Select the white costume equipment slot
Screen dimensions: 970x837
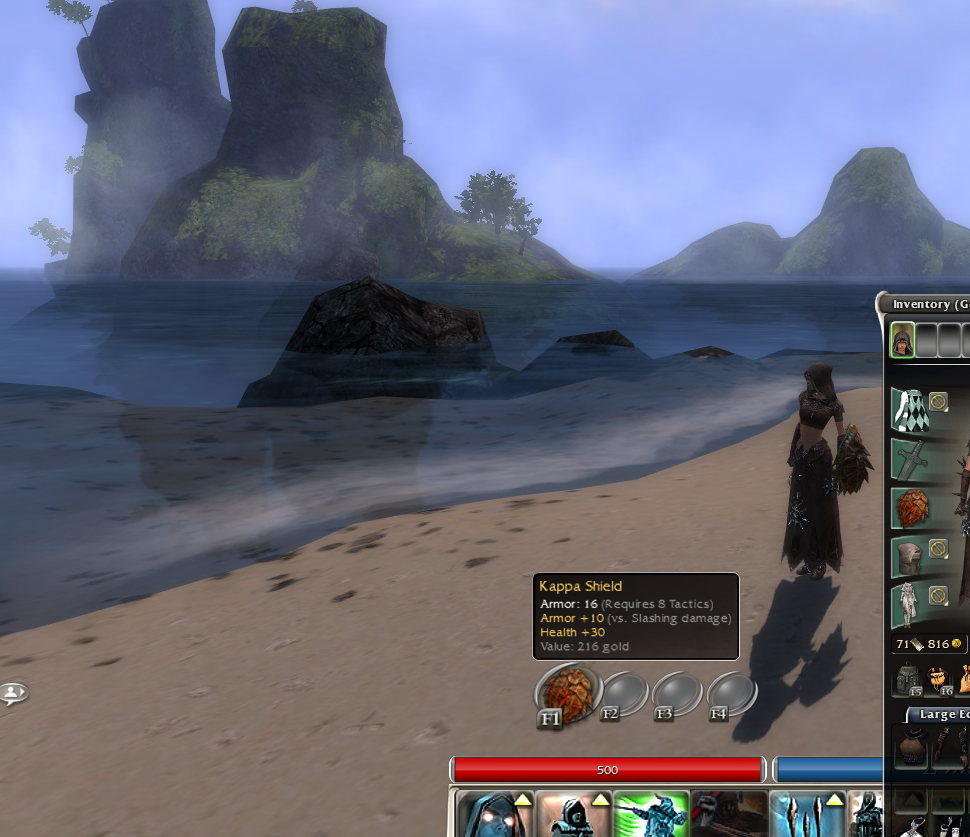point(908,605)
